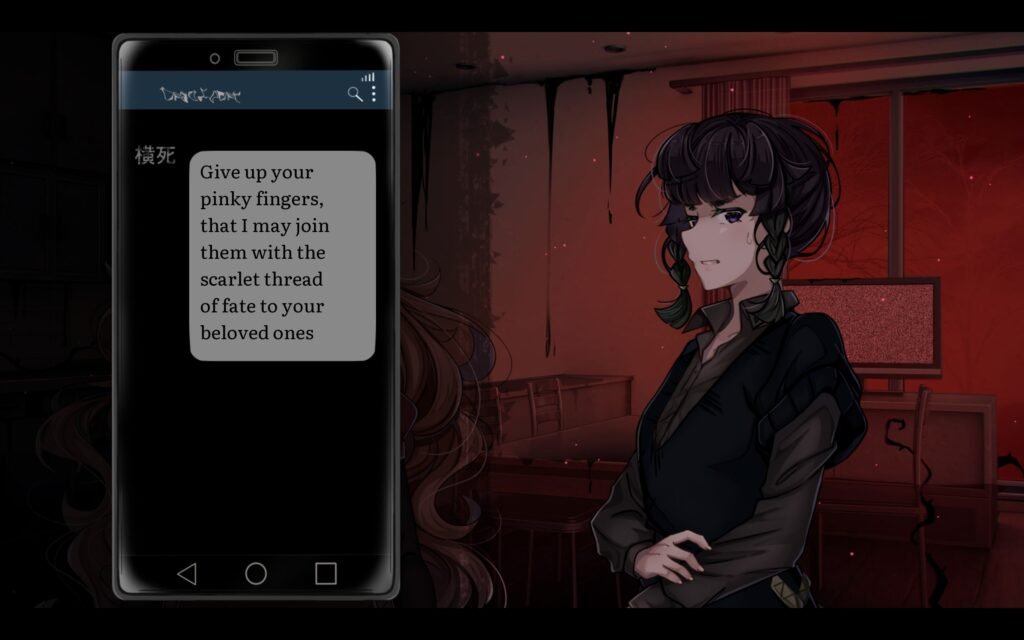Tap the triangular back navigation button

coord(186,573)
